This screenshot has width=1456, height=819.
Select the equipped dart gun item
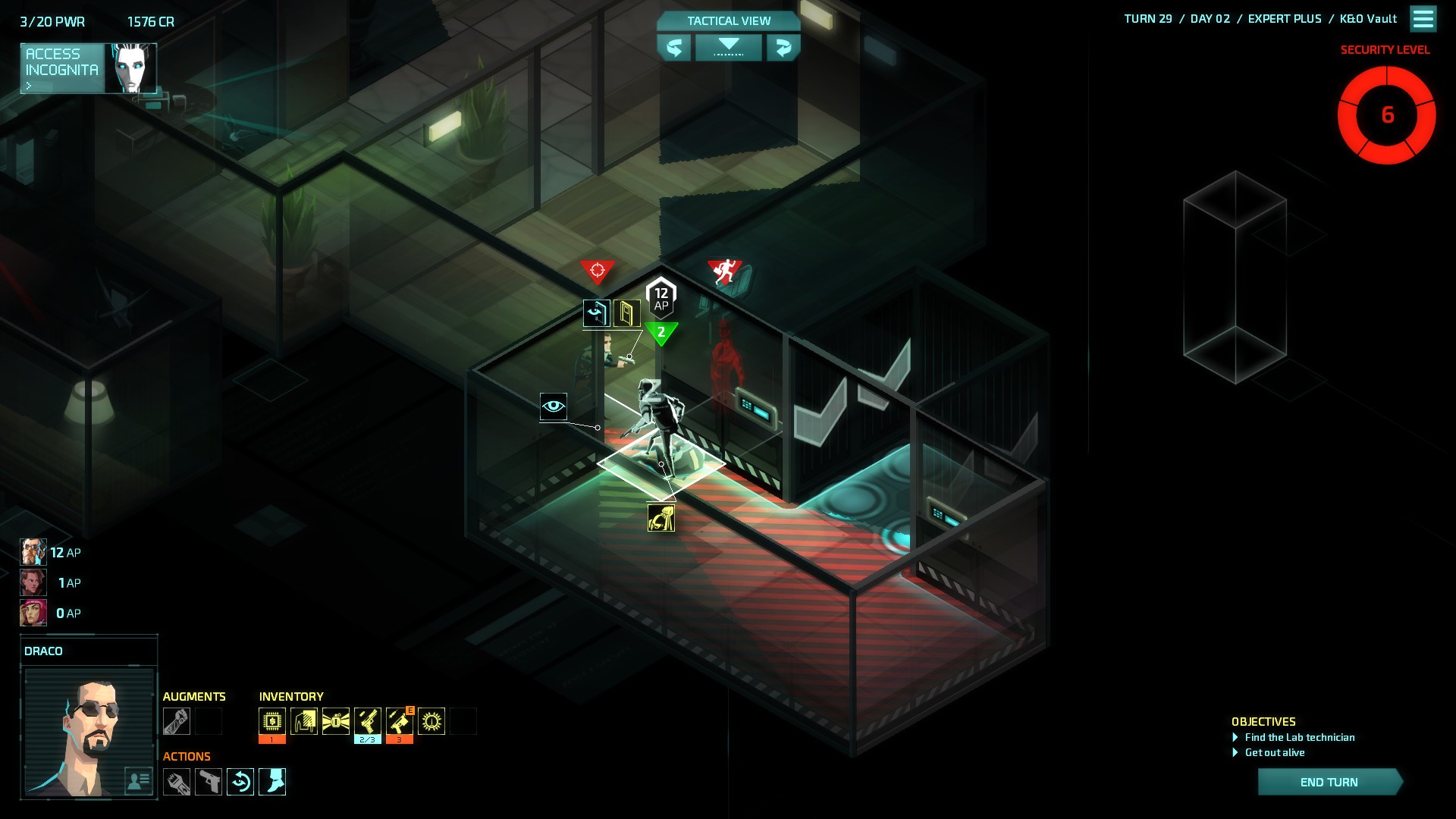[400, 721]
